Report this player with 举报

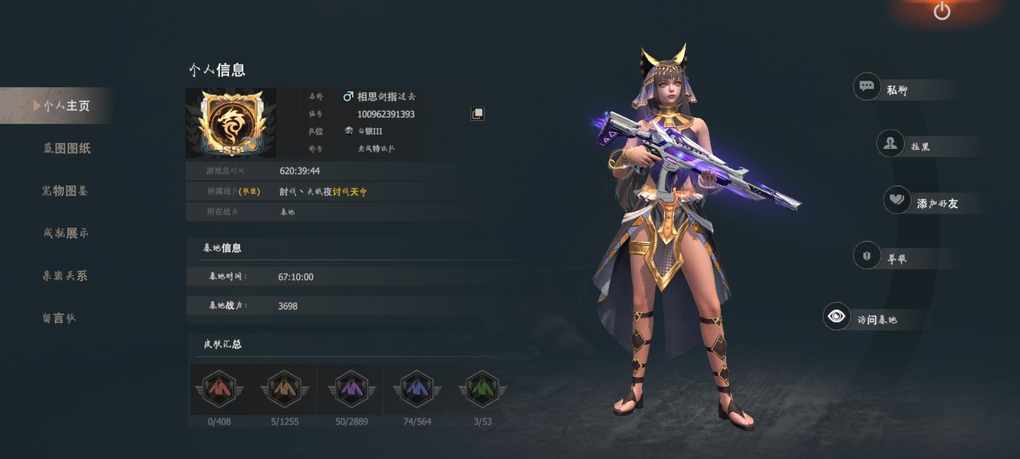point(882,258)
